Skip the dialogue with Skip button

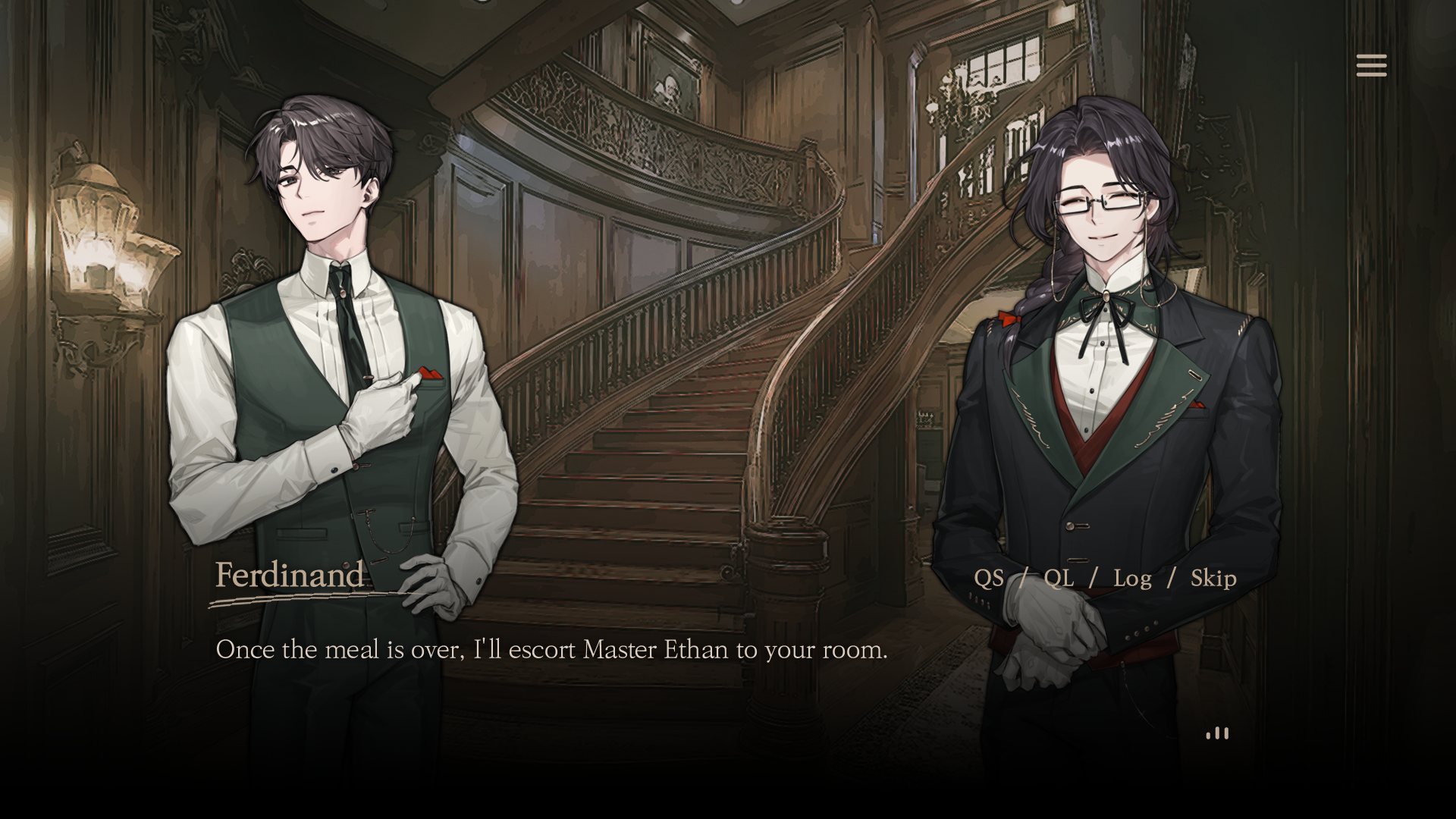click(x=1213, y=579)
